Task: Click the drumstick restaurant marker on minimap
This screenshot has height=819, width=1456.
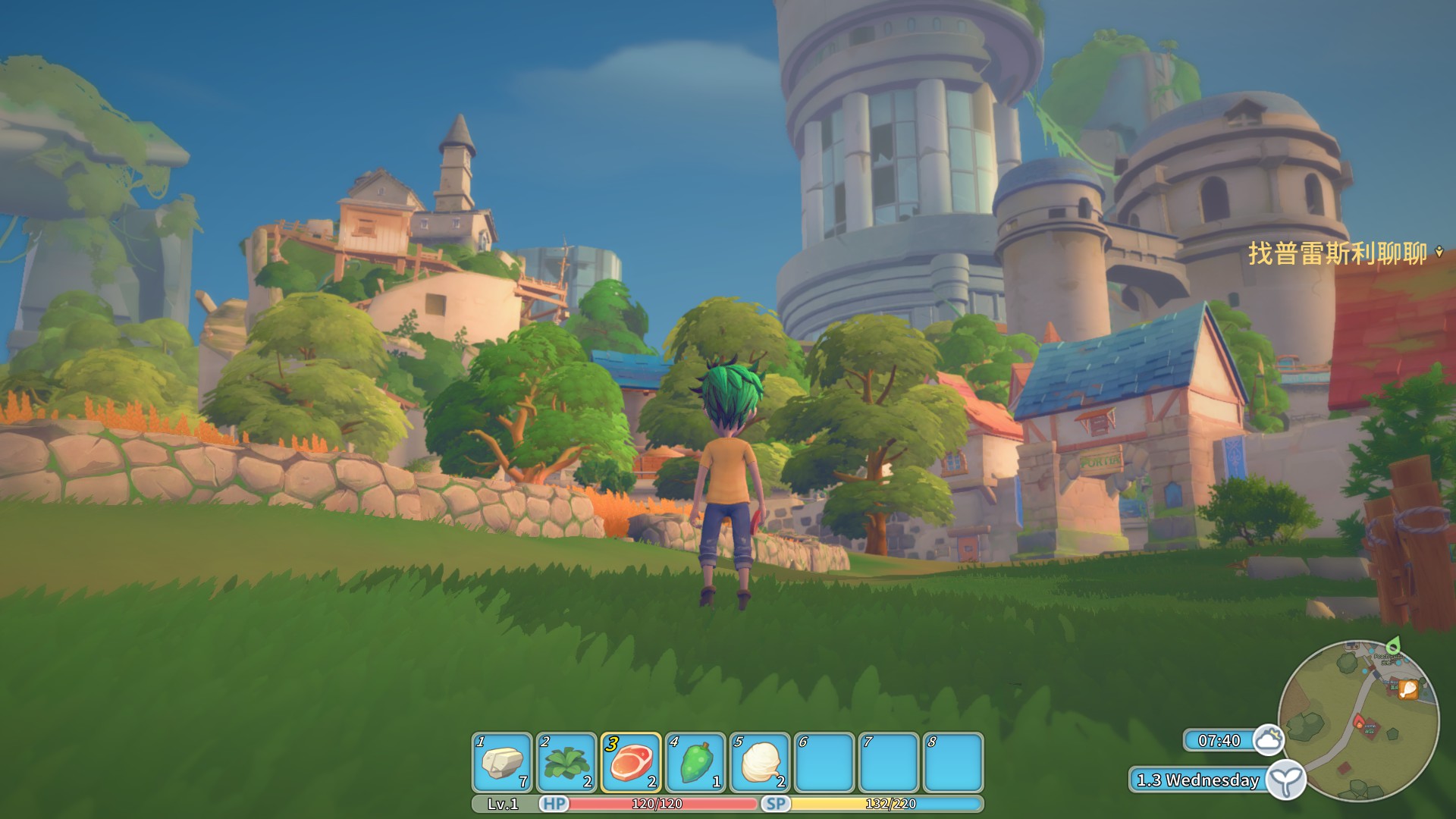Action: tap(1408, 689)
